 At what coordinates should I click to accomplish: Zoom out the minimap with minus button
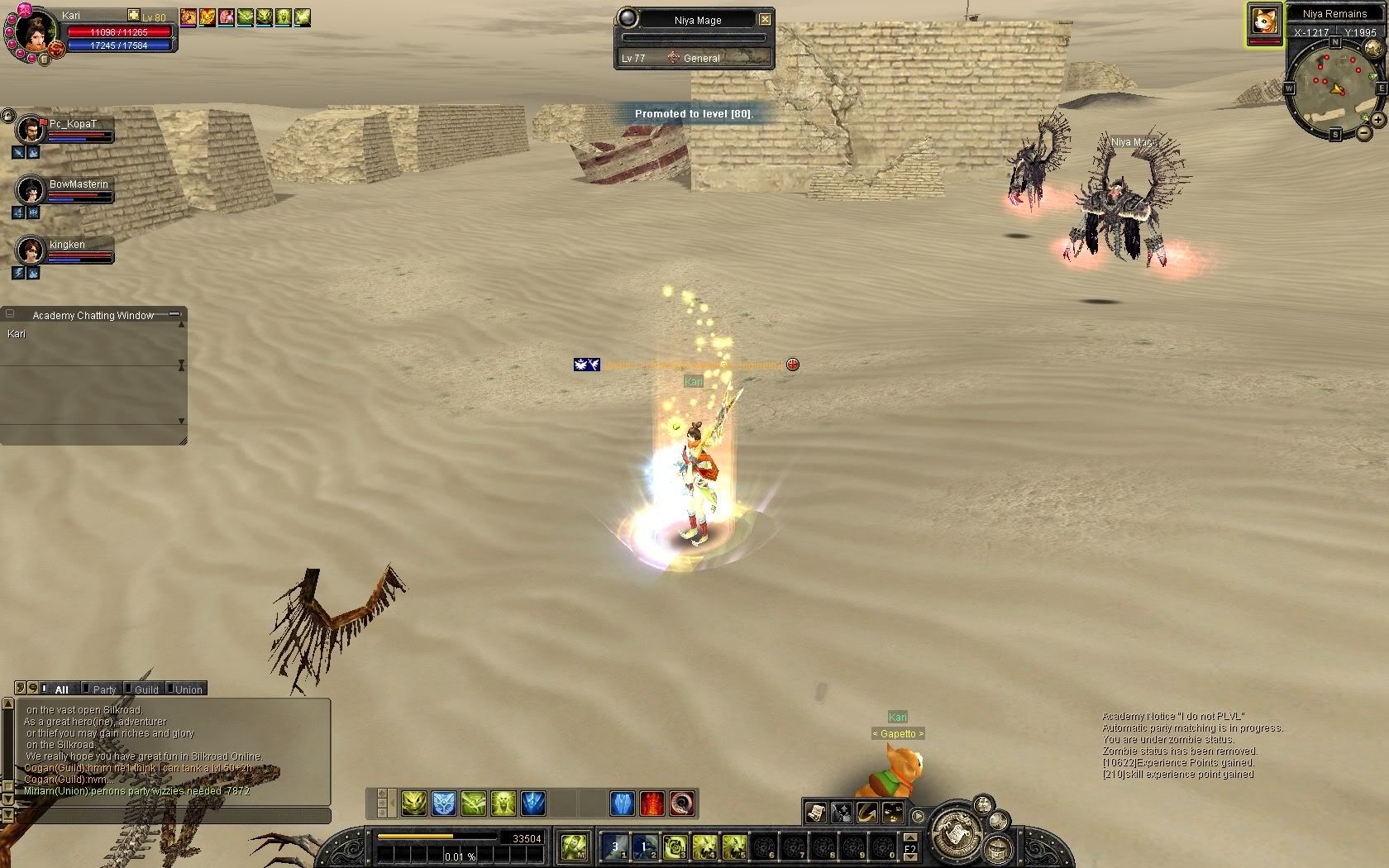(x=1363, y=133)
